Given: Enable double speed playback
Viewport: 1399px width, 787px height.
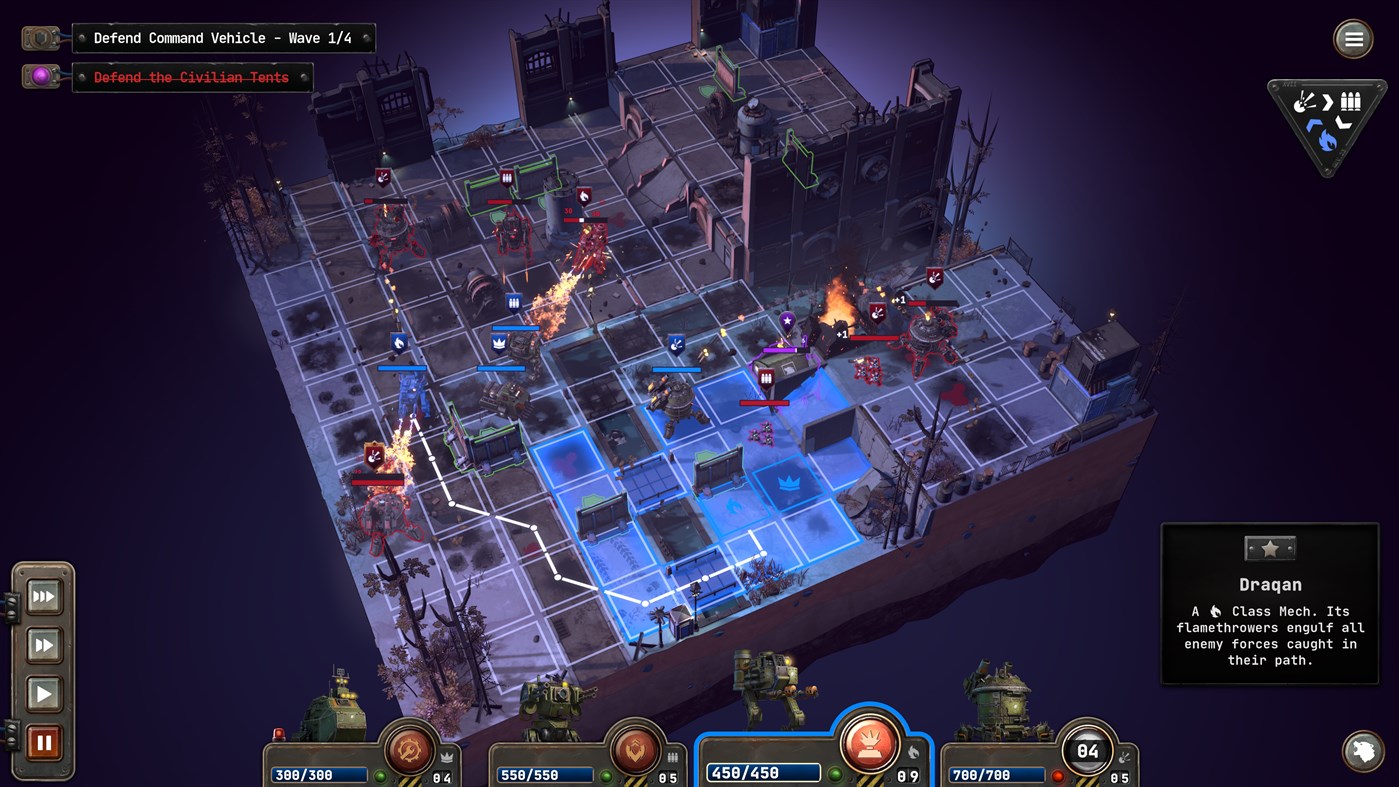Looking at the screenshot, I should [x=44, y=645].
